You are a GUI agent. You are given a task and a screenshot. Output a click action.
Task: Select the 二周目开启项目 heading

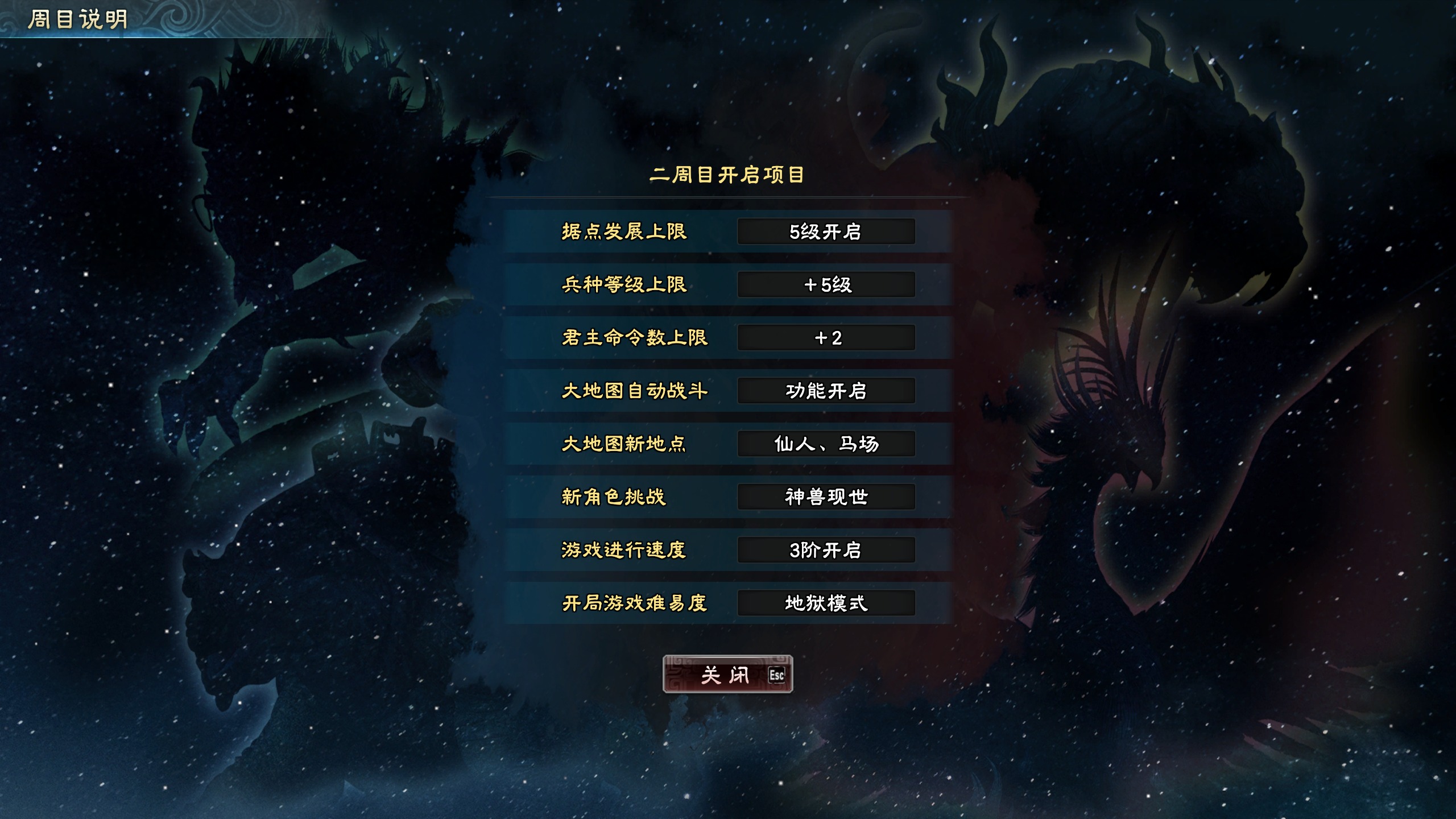click(x=728, y=176)
